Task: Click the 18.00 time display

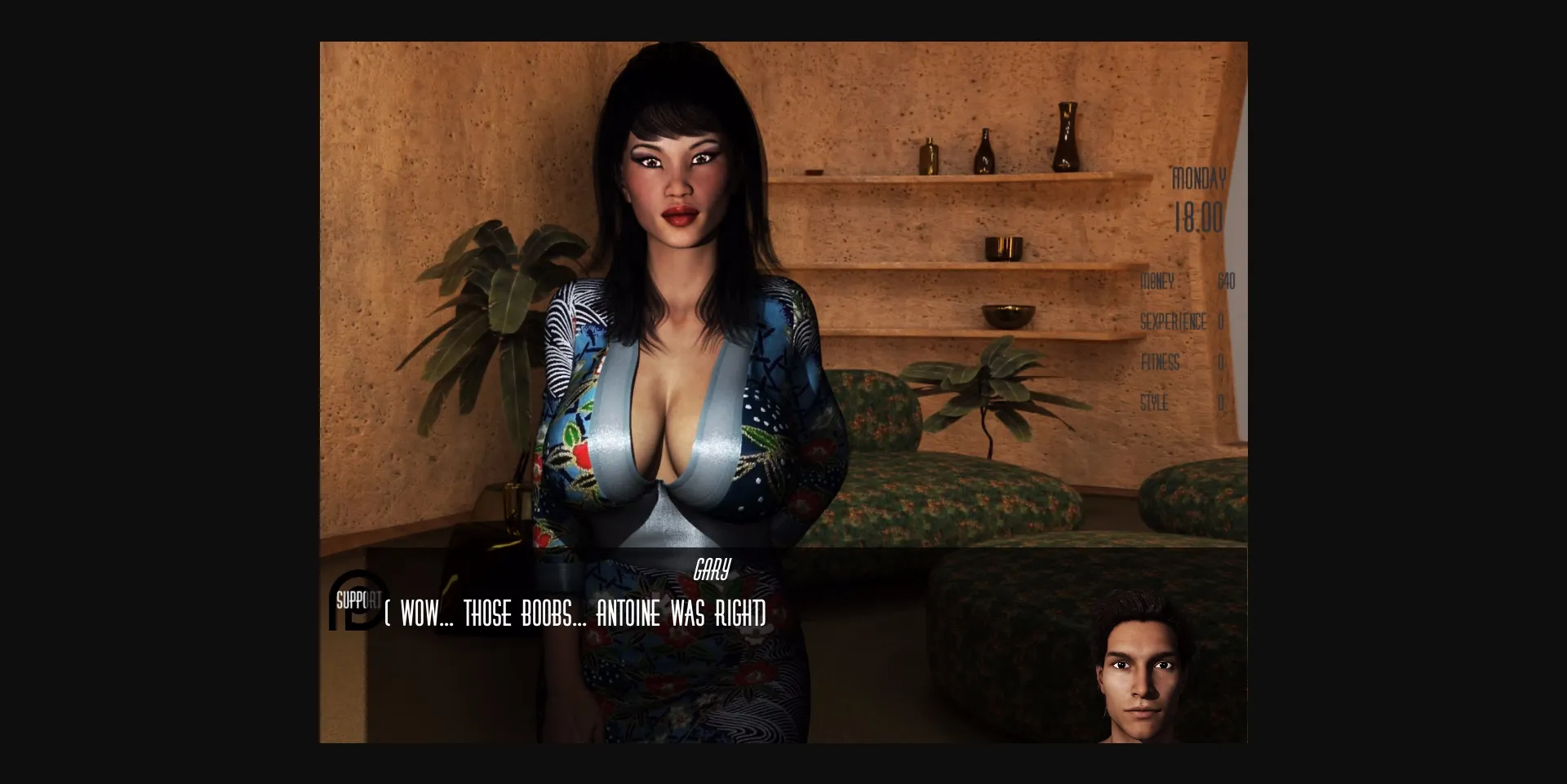Action: click(1200, 217)
